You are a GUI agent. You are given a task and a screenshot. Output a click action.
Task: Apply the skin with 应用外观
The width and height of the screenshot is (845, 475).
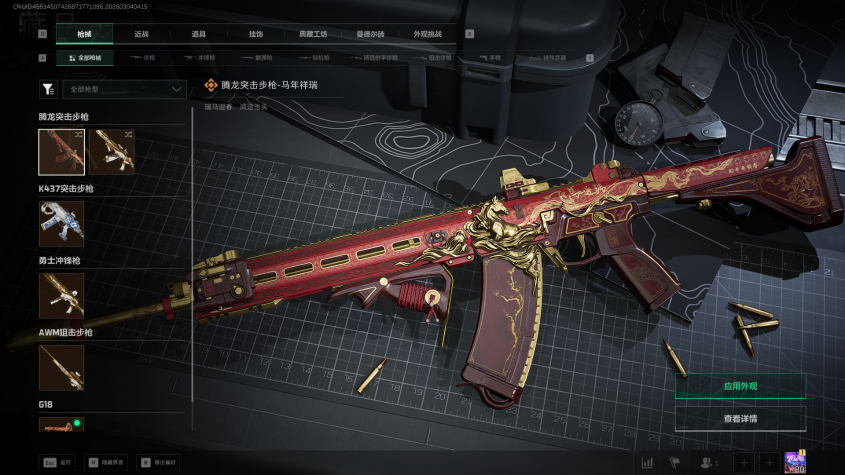pos(740,386)
